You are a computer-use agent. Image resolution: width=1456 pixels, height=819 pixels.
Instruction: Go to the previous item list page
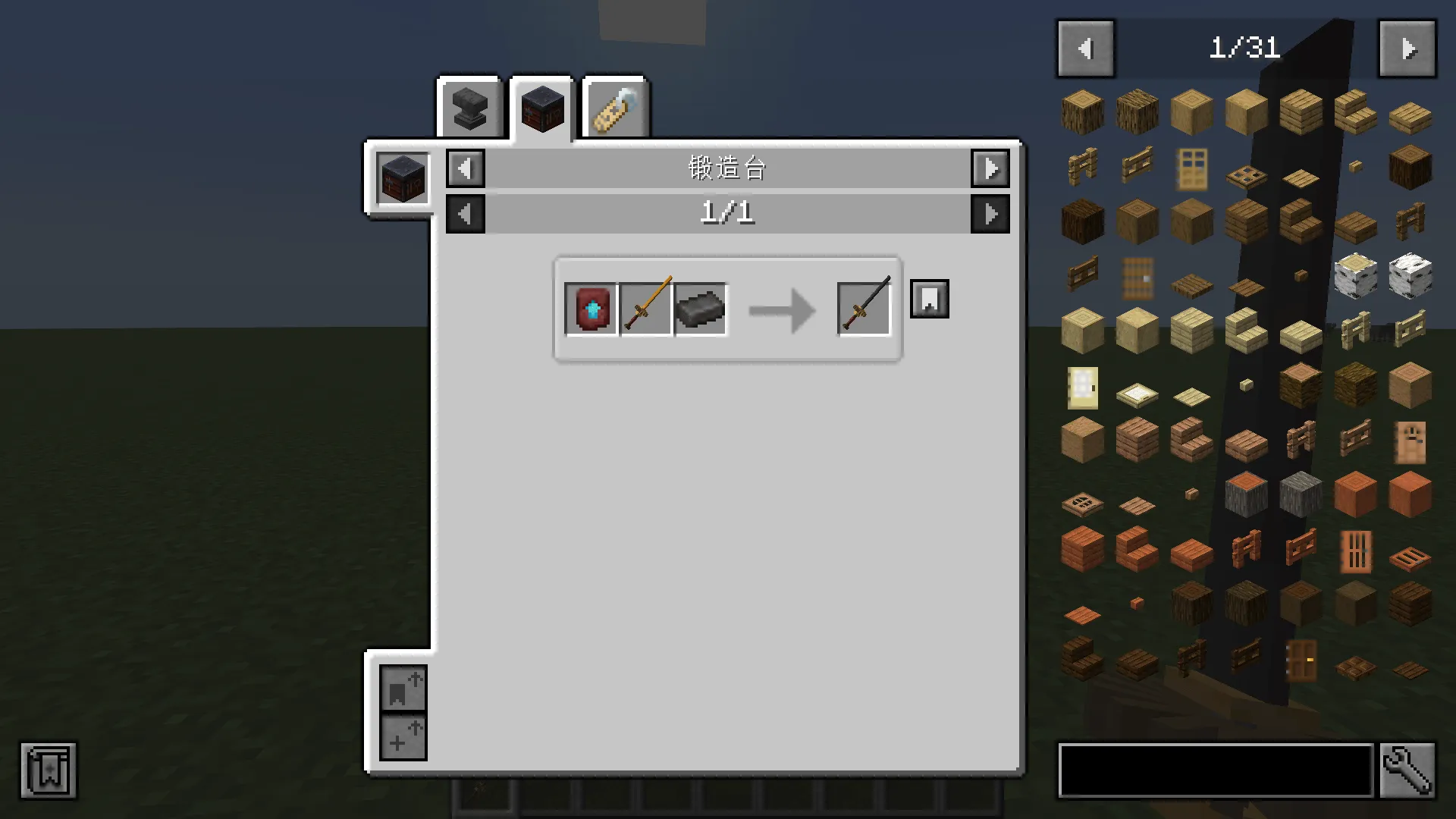click(x=1085, y=48)
